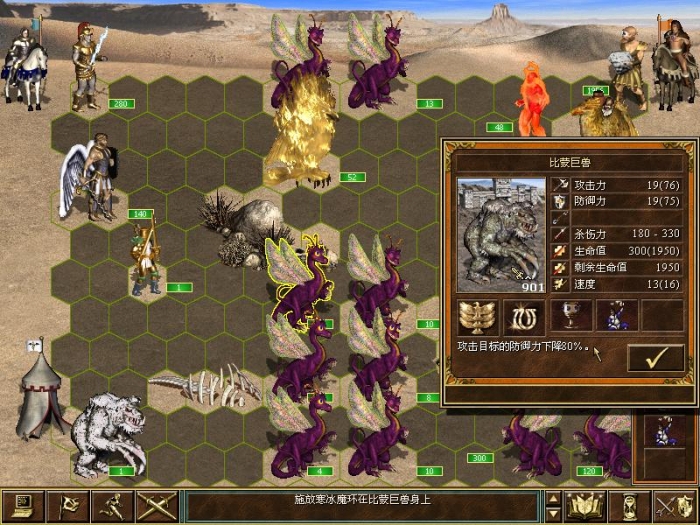Retreat from combat using the running figure button
Image resolution: width=700 pixels, height=525 pixels.
112,506
